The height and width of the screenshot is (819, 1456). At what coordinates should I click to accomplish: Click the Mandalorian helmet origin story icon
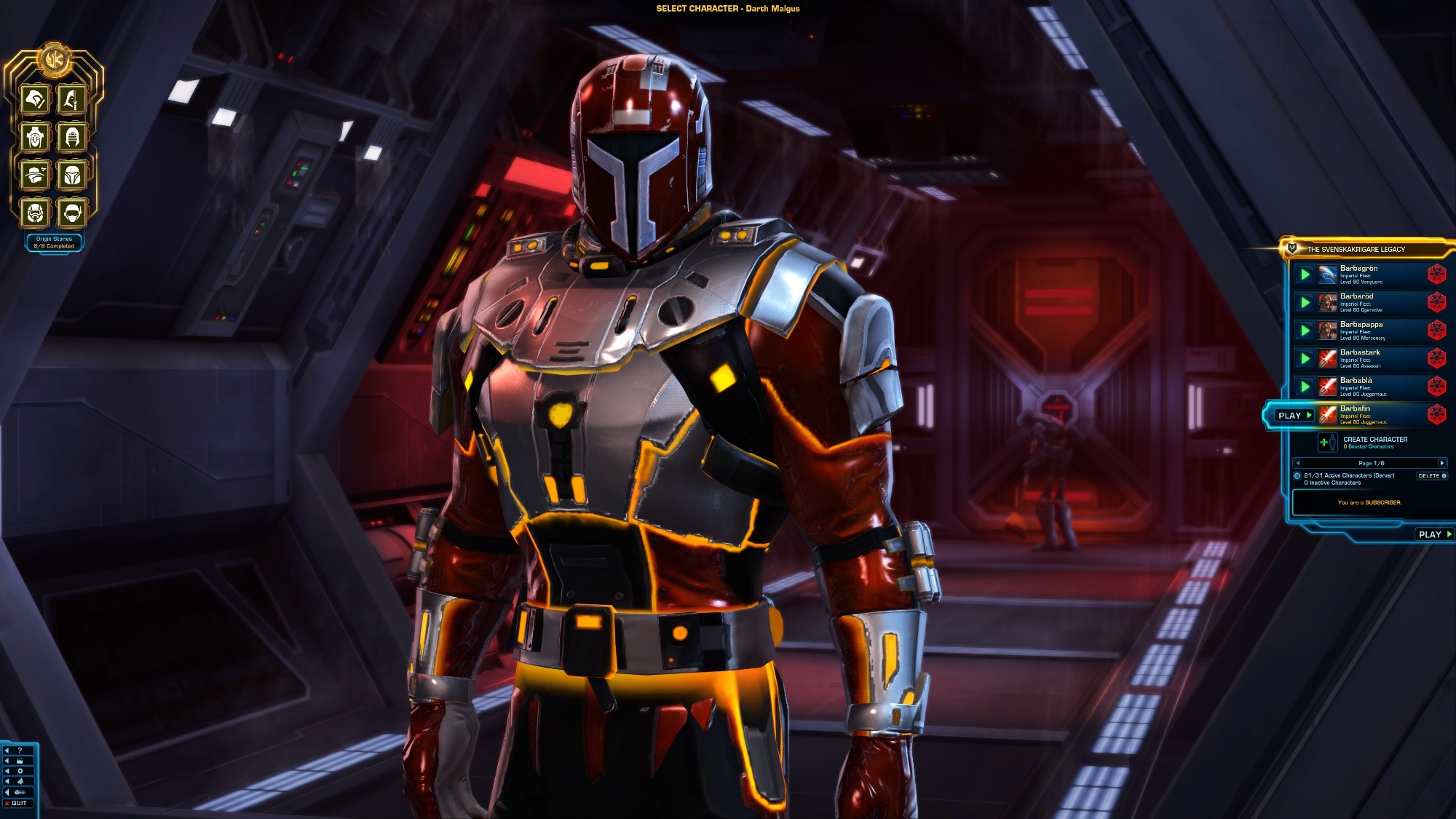pyautogui.click(x=72, y=175)
